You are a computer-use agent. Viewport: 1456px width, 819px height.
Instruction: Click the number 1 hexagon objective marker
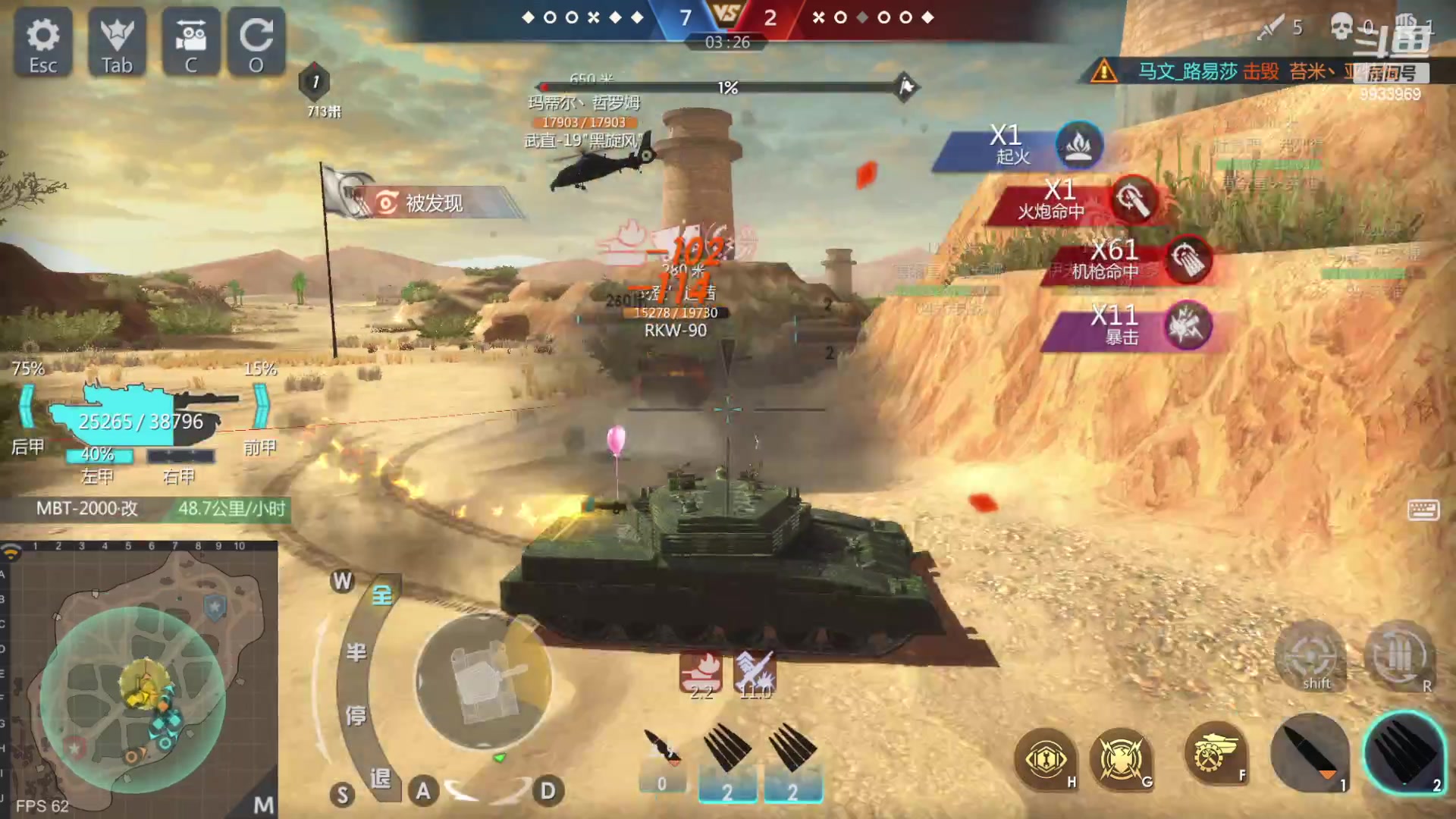click(x=315, y=82)
